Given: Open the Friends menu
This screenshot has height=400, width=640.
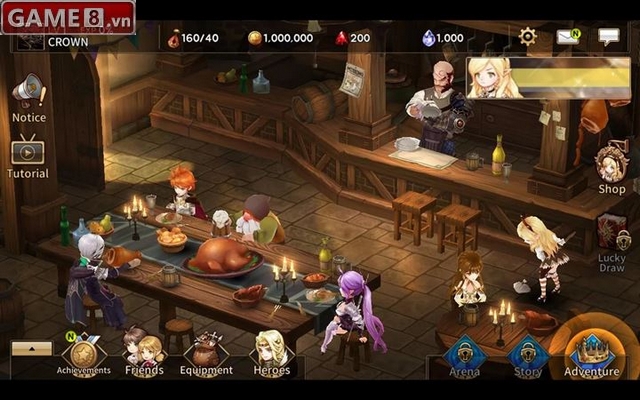Looking at the screenshot, I should (x=144, y=353).
